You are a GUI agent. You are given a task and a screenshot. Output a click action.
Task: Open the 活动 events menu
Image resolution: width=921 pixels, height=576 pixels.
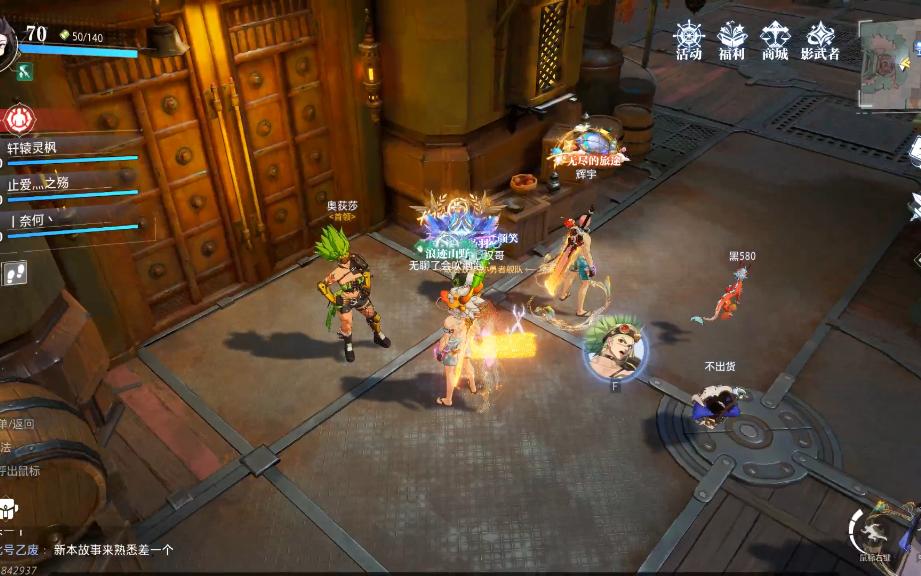click(x=688, y=41)
